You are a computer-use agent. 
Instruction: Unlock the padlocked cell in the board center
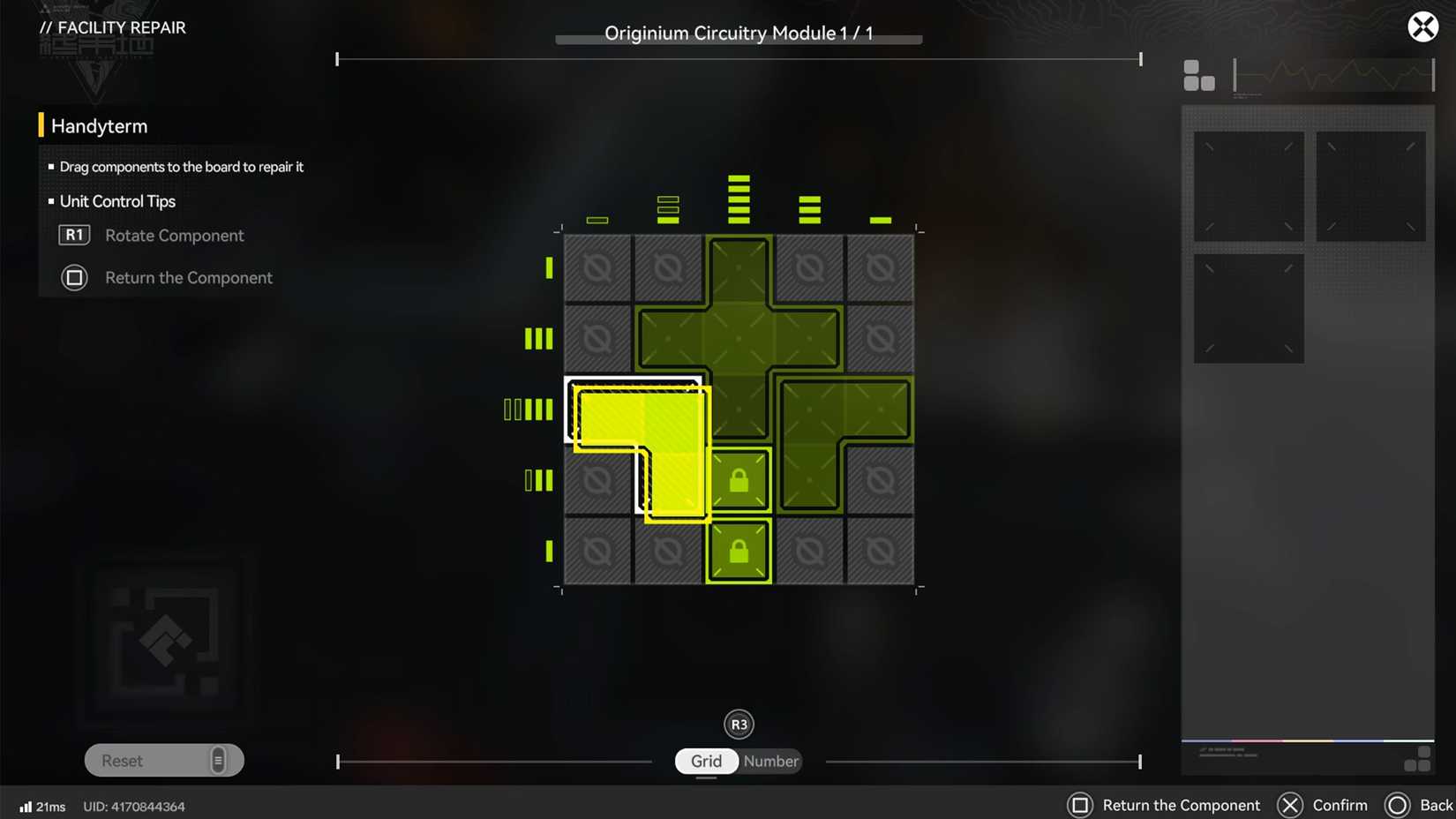tap(739, 479)
